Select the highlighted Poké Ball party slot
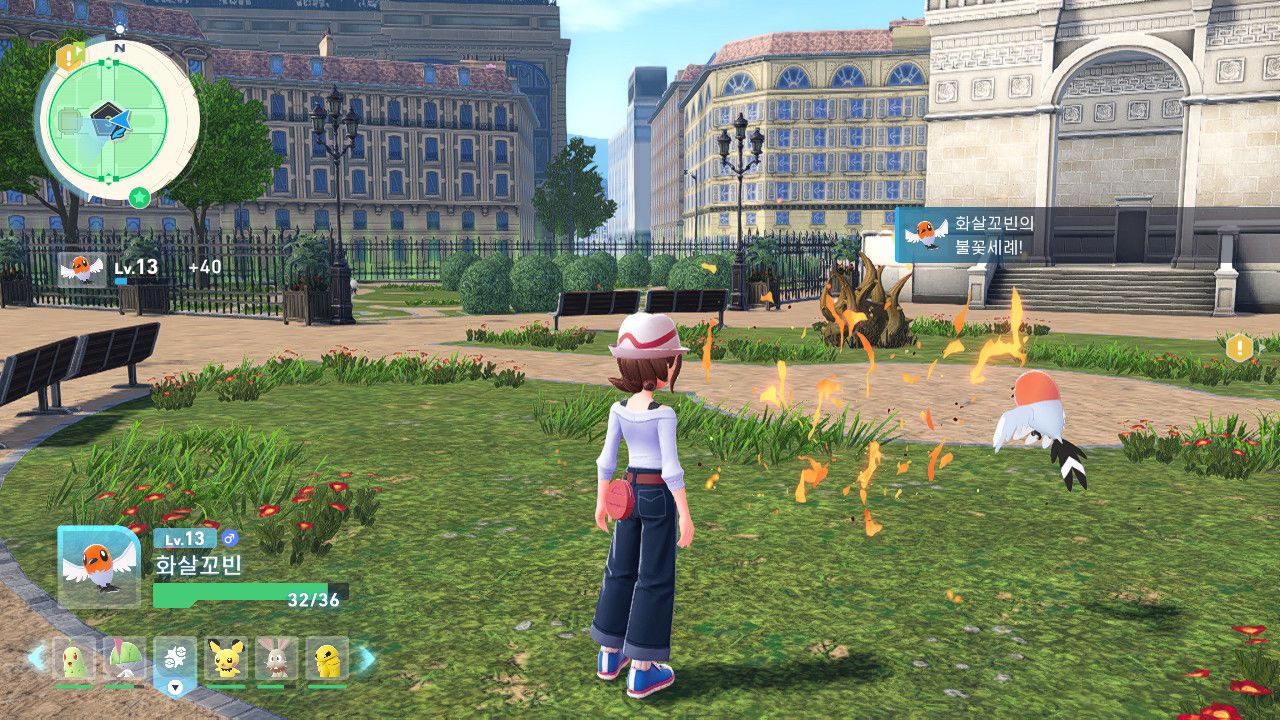The width and height of the screenshot is (1280, 720). (175, 660)
